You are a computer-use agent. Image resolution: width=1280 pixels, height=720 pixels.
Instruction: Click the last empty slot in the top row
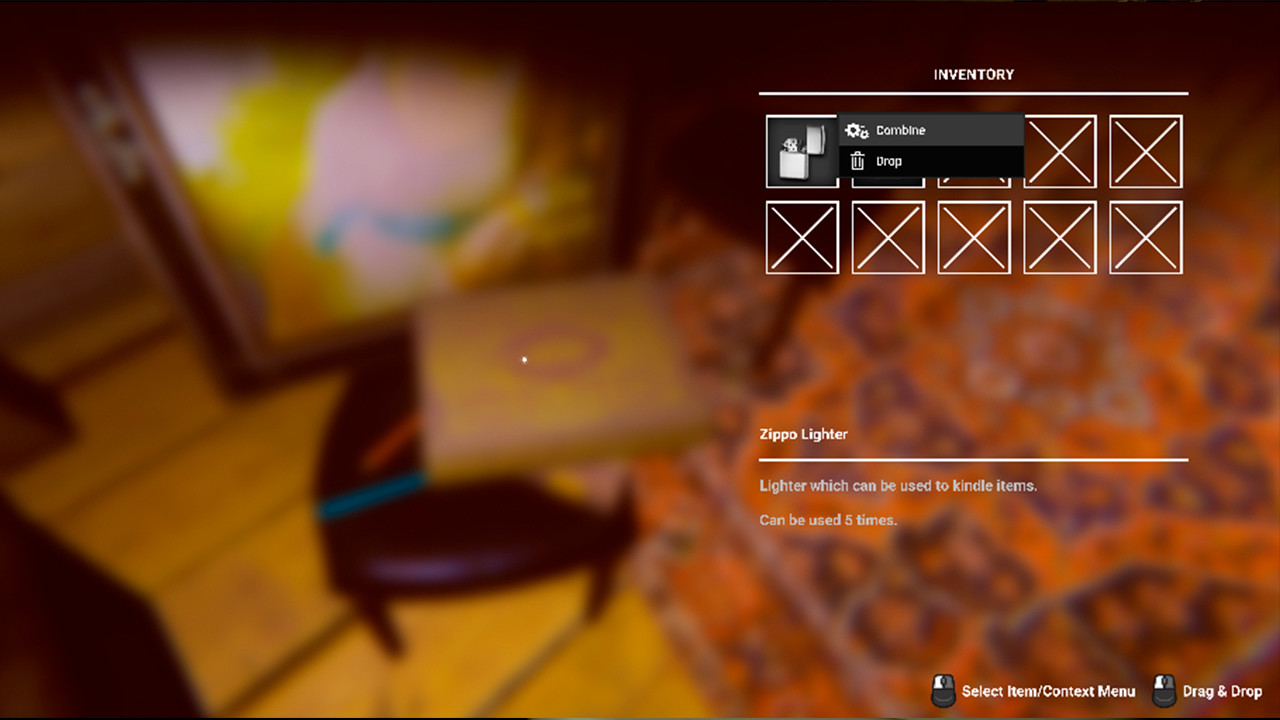pos(1146,151)
